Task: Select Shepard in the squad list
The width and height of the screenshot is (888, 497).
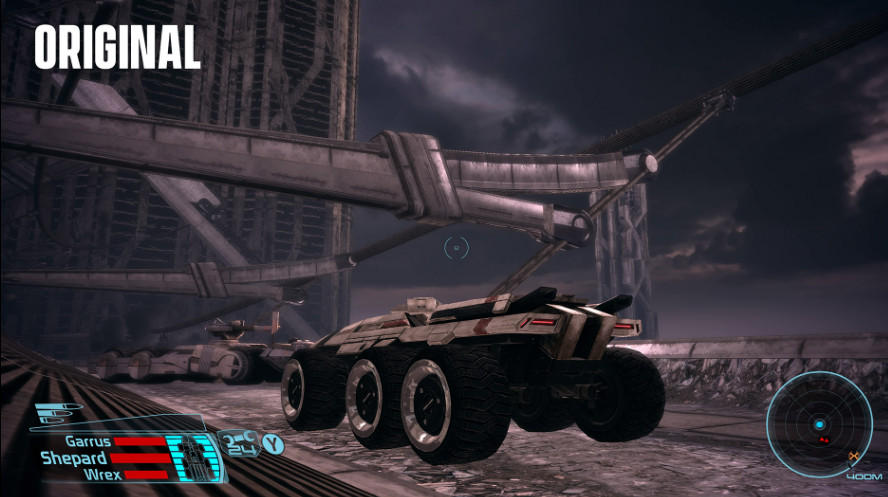Action: click(x=74, y=458)
